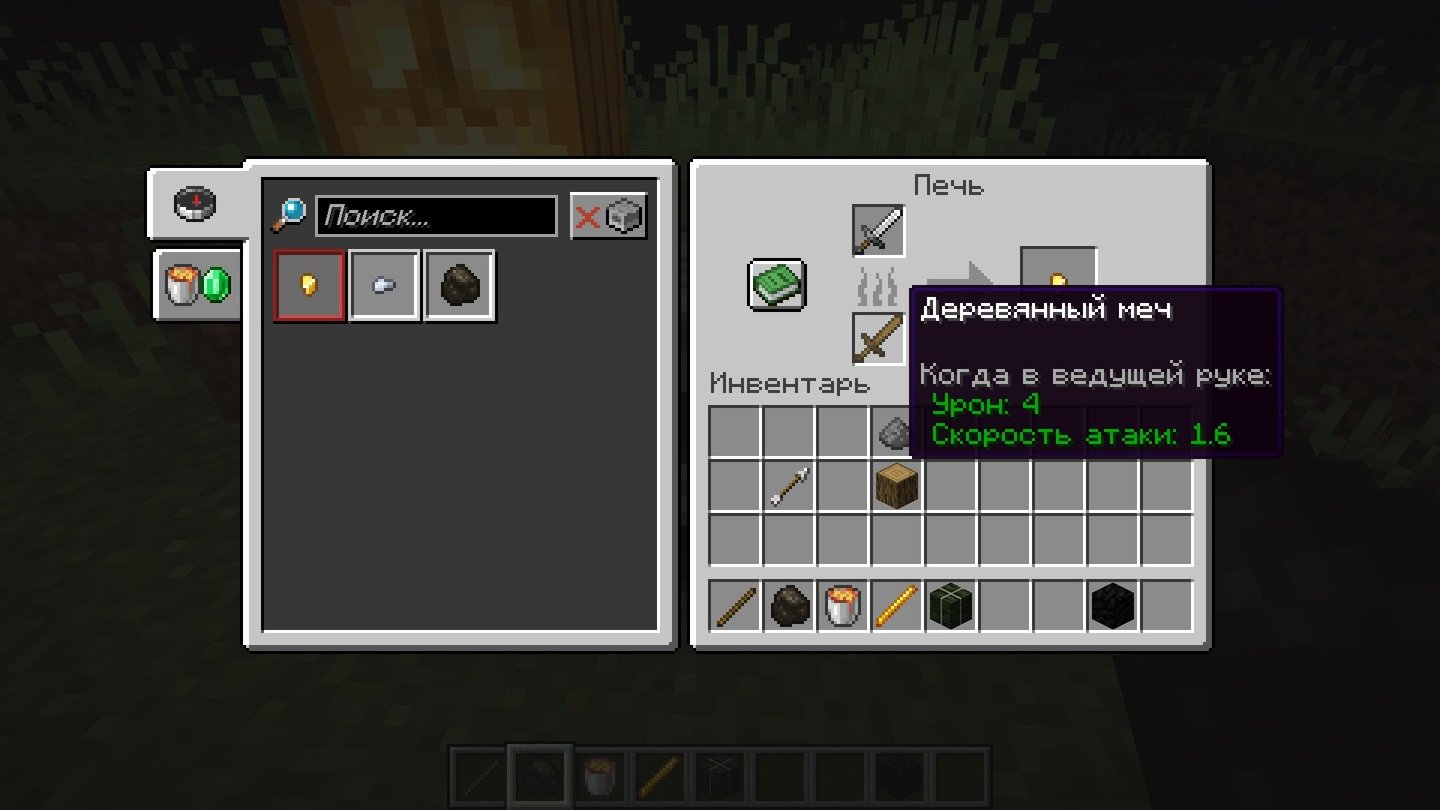Viewport: 1440px width, 810px height.
Task: Close the recipe book with the green book button
Action: point(777,285)
